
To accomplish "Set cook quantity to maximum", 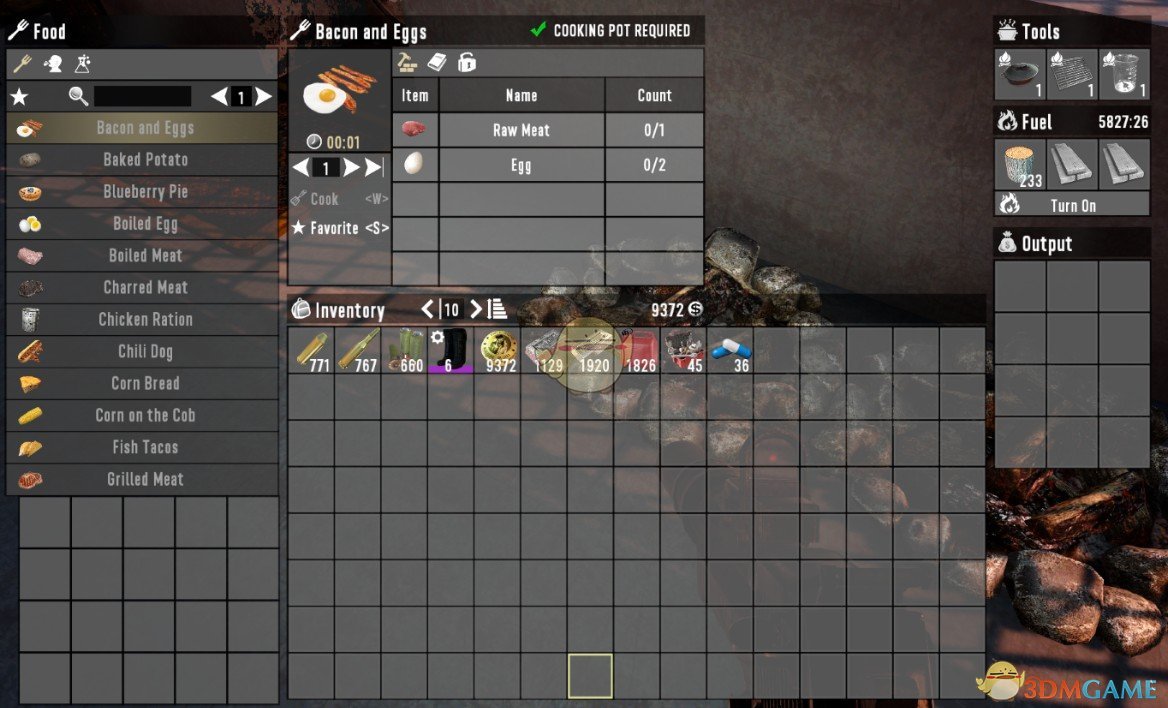I will click(374, 167).
